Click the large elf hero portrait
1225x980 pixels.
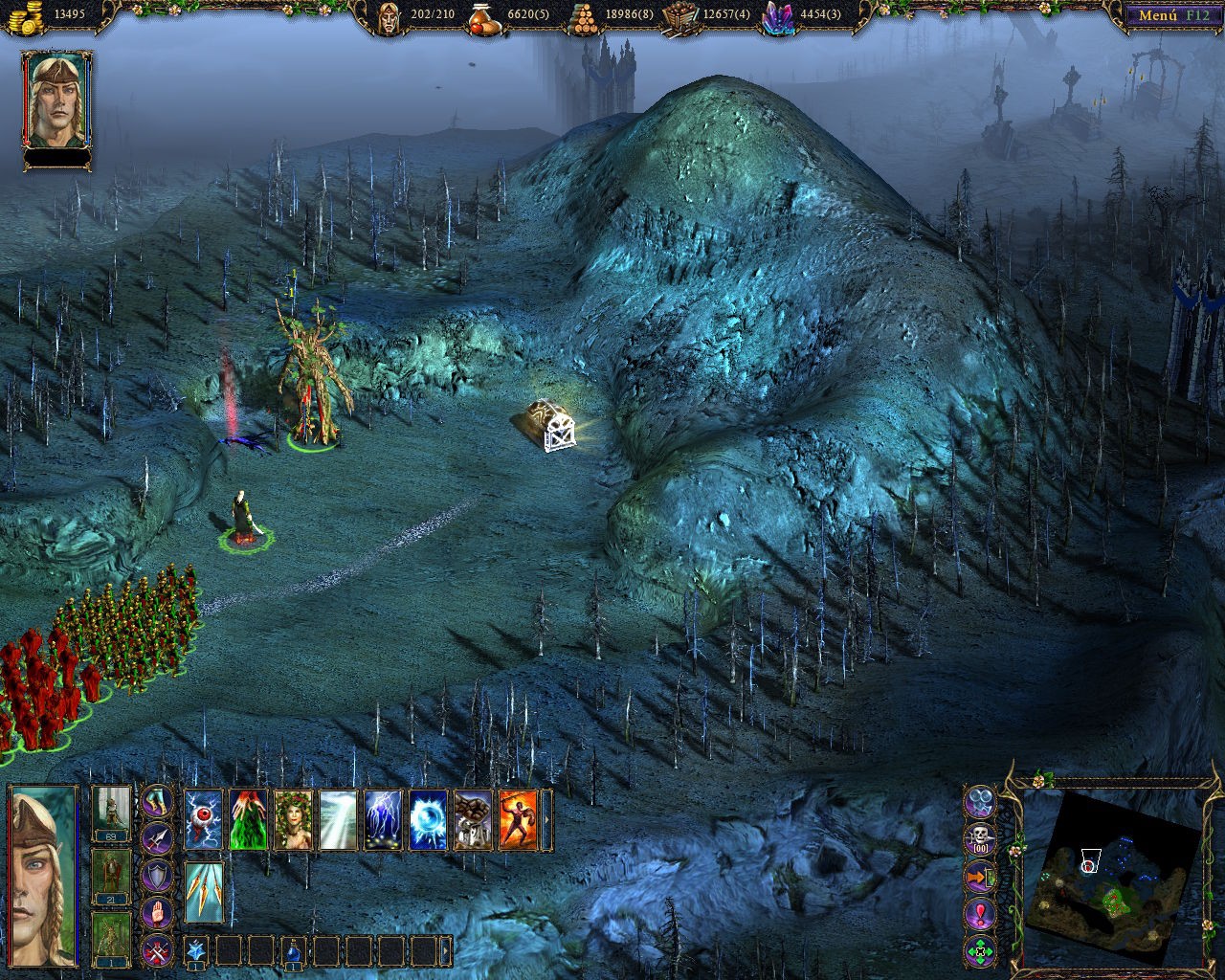point(42,876)
